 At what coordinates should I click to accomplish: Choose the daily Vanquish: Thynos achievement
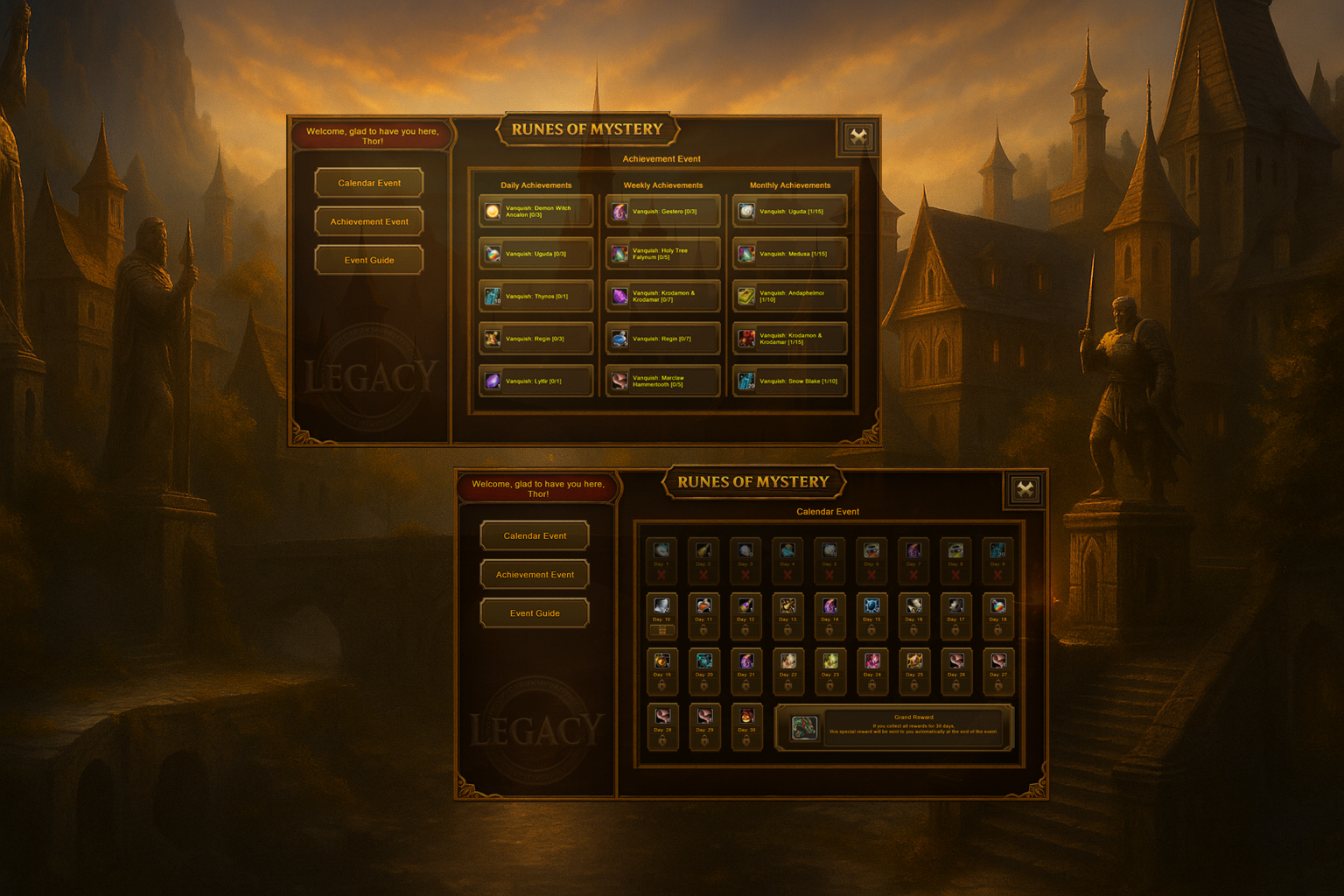[x=536, y=297]
